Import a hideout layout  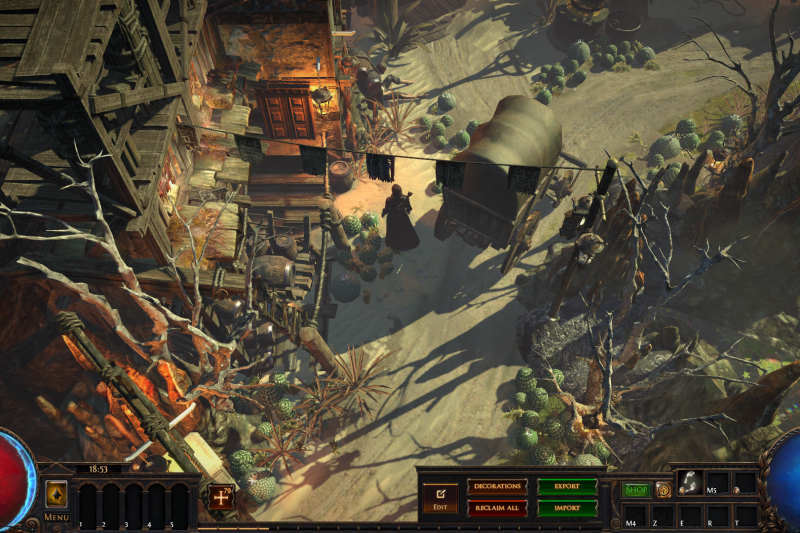click(x=567, y=507)
